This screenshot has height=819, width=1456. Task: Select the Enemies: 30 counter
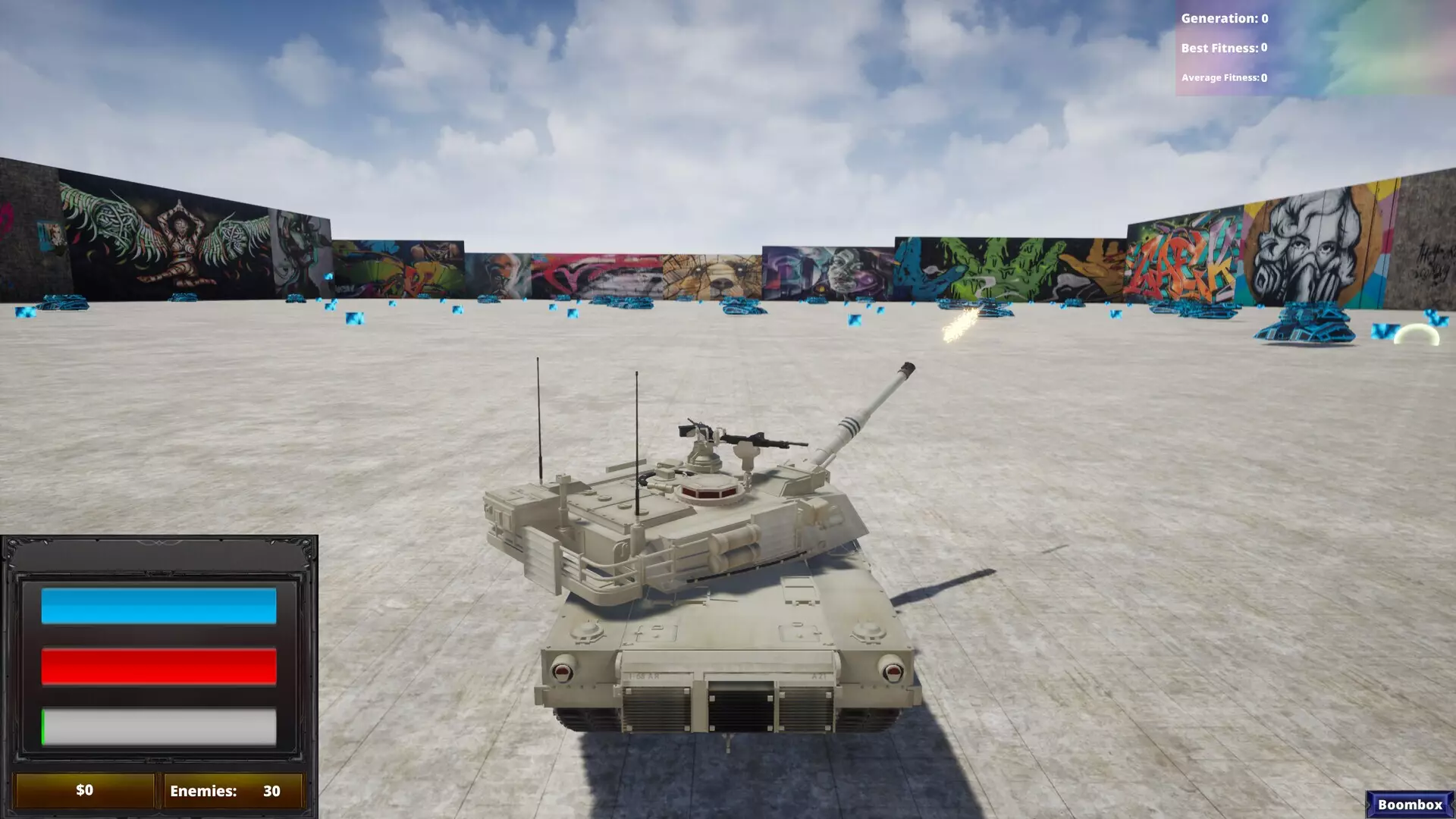226,789
